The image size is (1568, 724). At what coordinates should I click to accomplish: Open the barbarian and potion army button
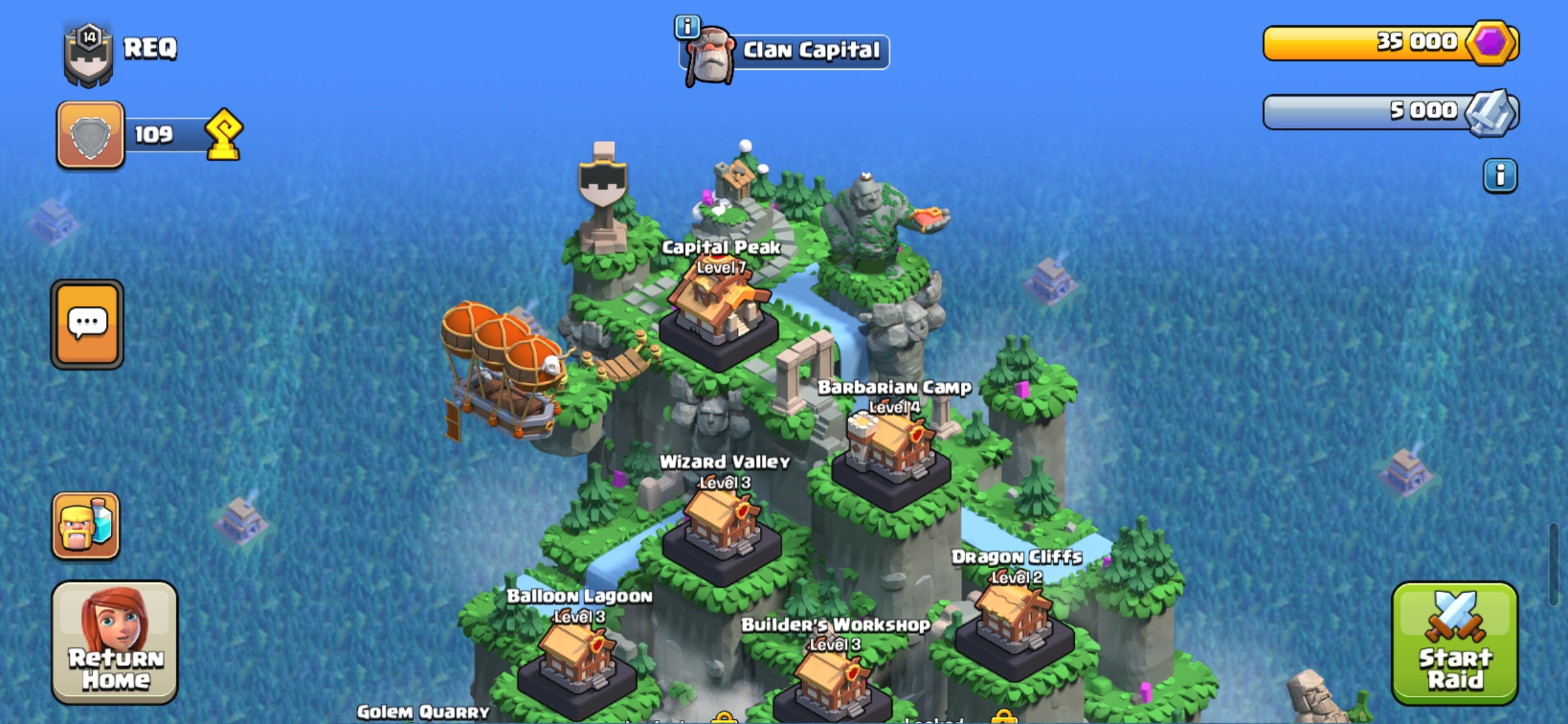86,526
